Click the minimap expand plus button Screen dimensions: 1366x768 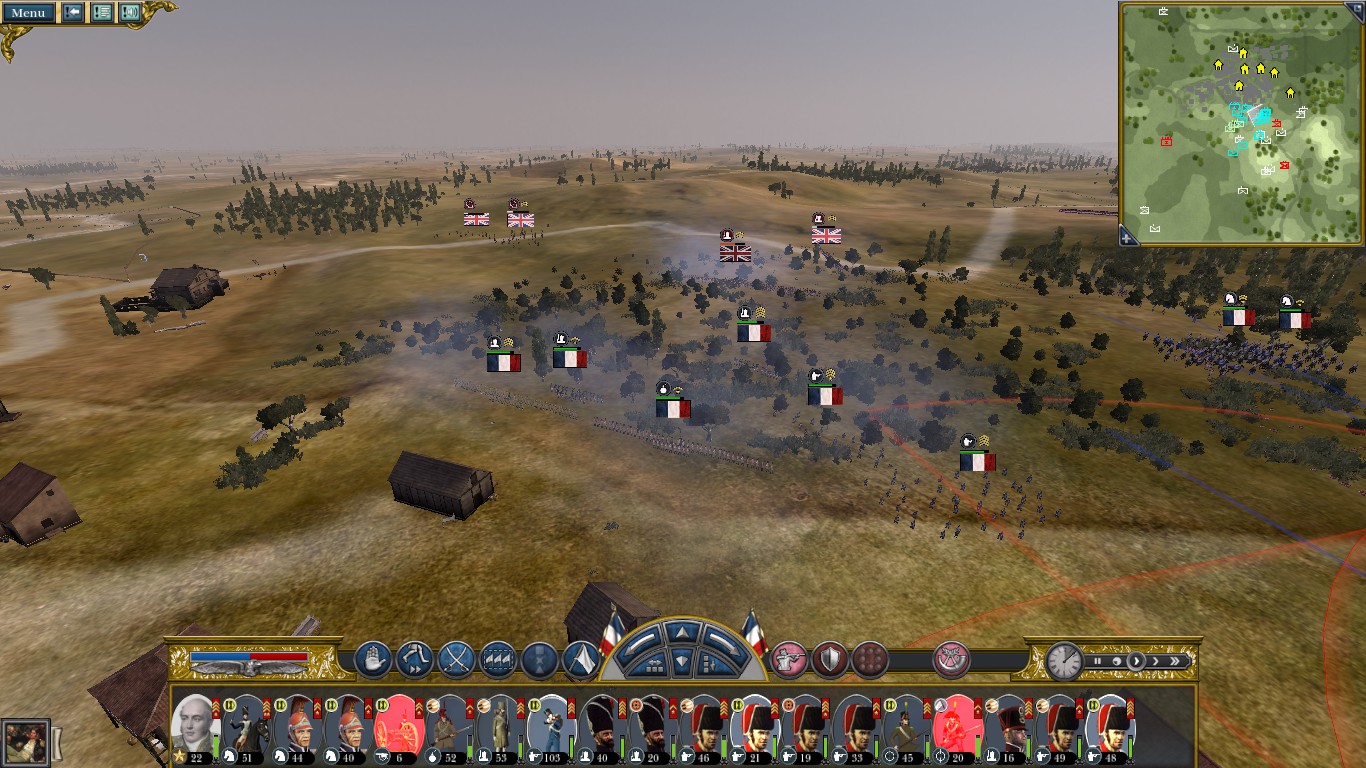1128,237
